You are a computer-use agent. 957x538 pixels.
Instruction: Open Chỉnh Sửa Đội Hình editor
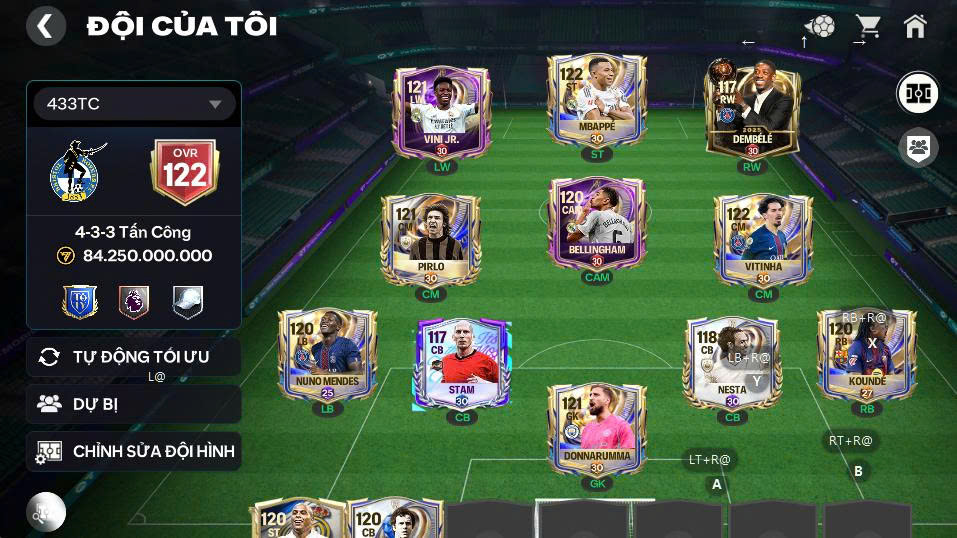pos(134,451)
